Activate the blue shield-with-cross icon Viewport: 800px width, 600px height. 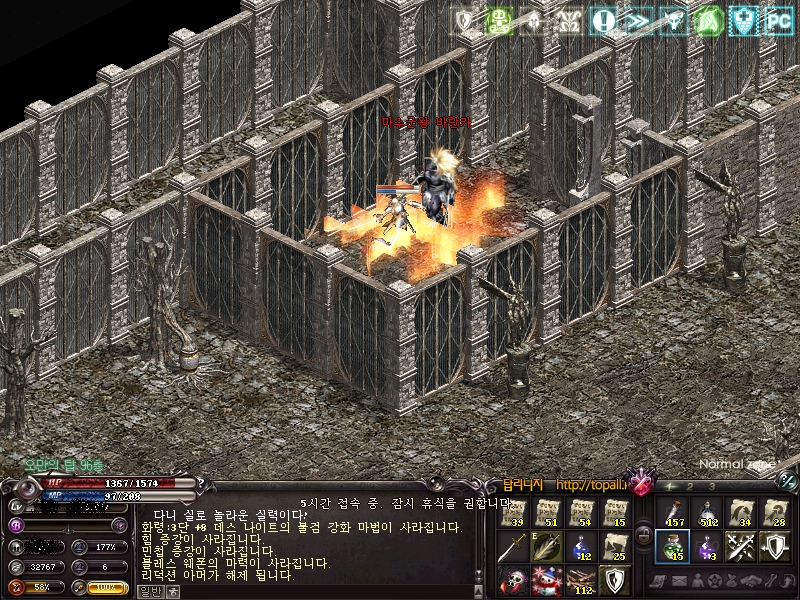pyautogui.click(x=743, y=19)
